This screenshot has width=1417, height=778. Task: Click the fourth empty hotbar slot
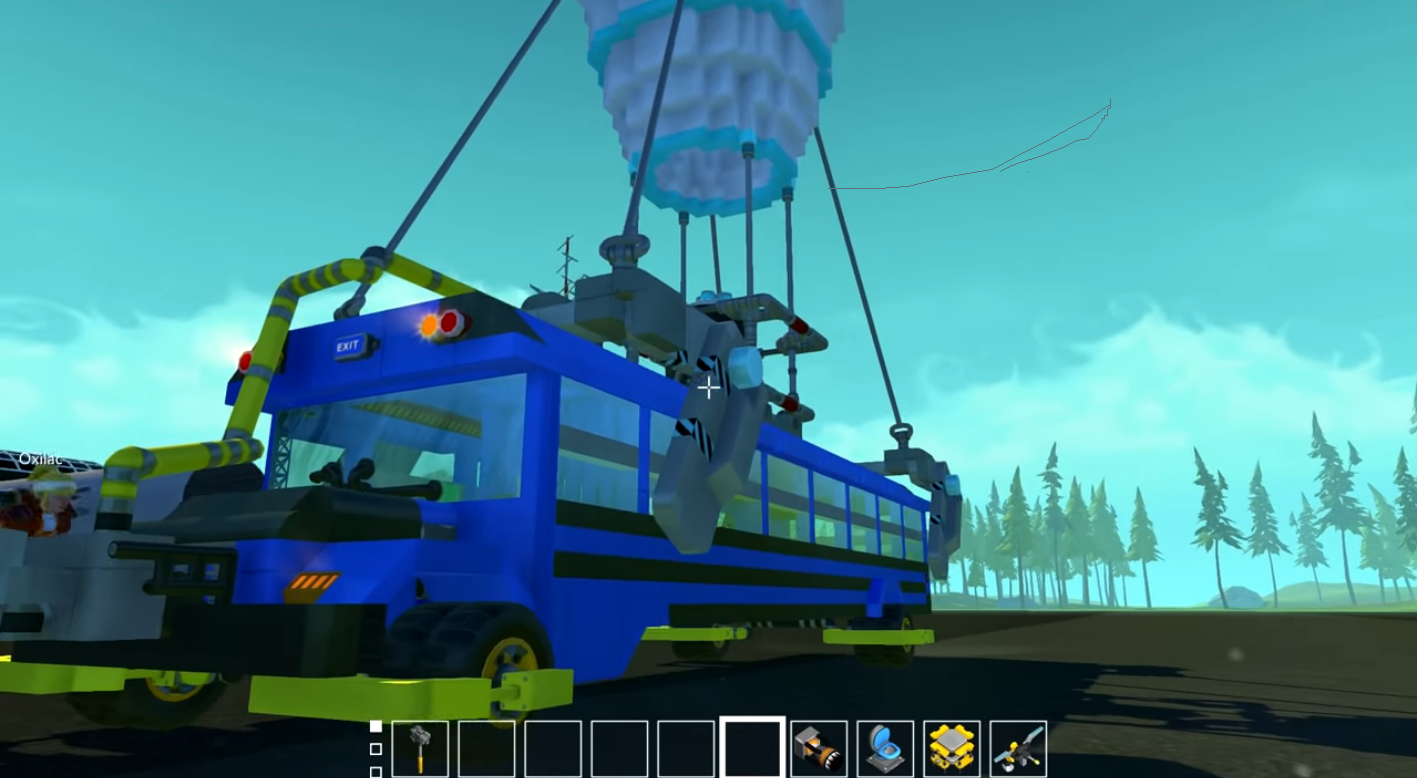coord(622,748)
